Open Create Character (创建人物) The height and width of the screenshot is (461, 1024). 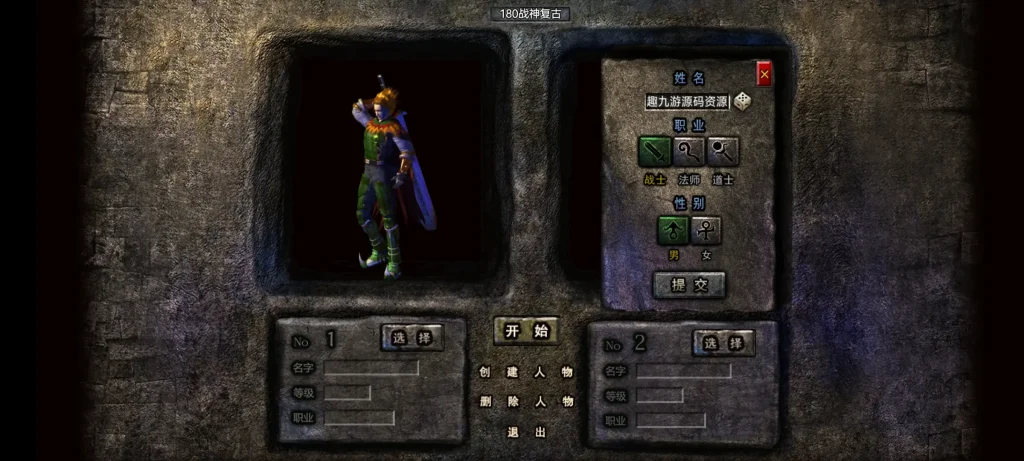coord(526,372)
